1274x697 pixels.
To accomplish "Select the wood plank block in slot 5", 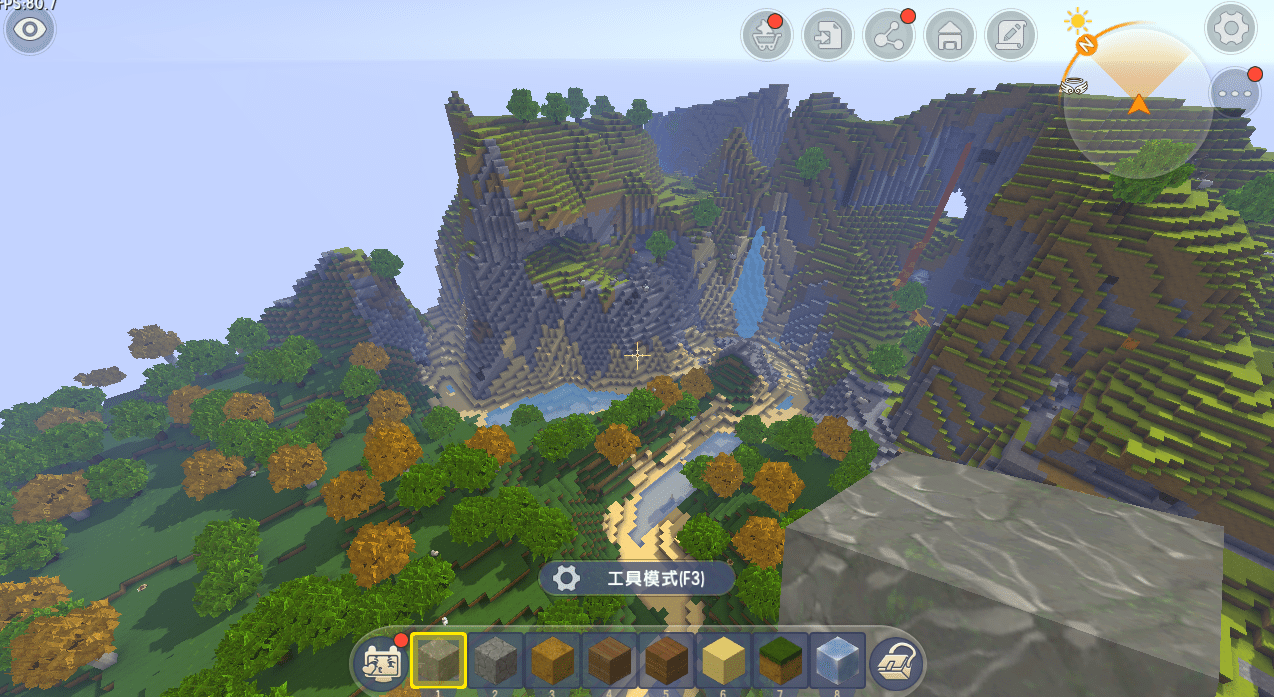I will pos(668,660).
